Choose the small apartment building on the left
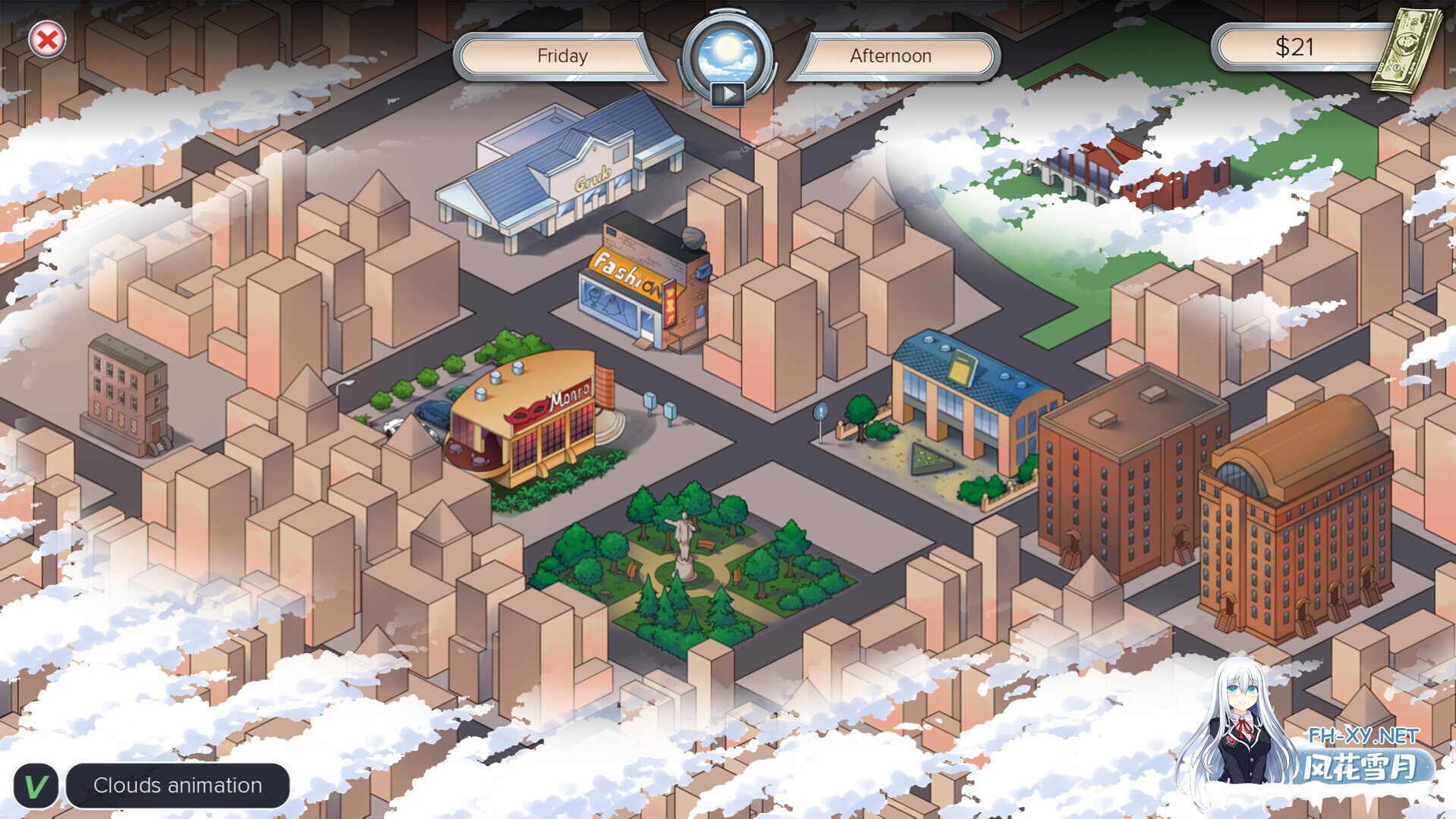 pyautogui.click(x=127, y=394)
